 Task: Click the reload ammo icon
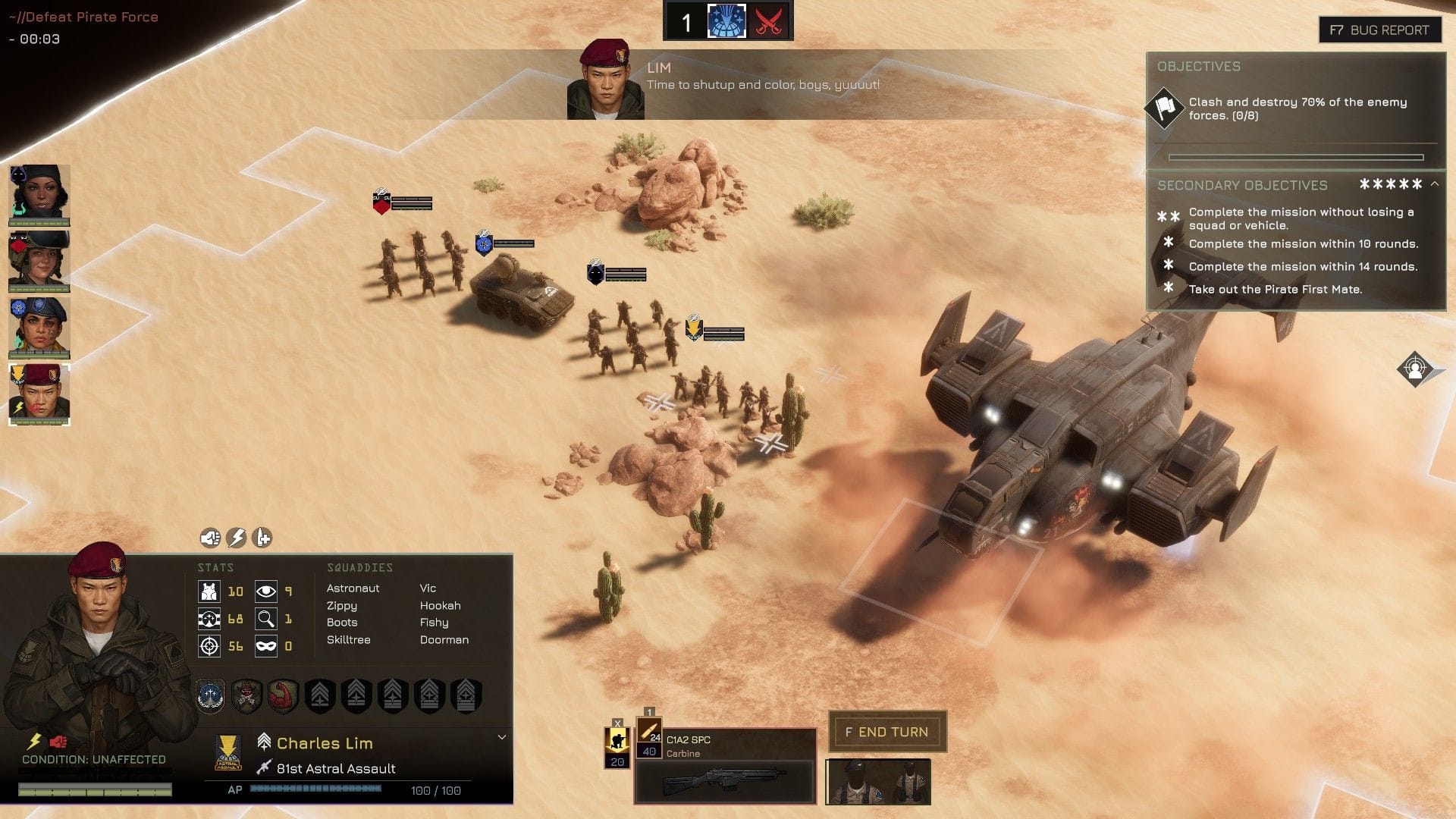click(262, 538)
